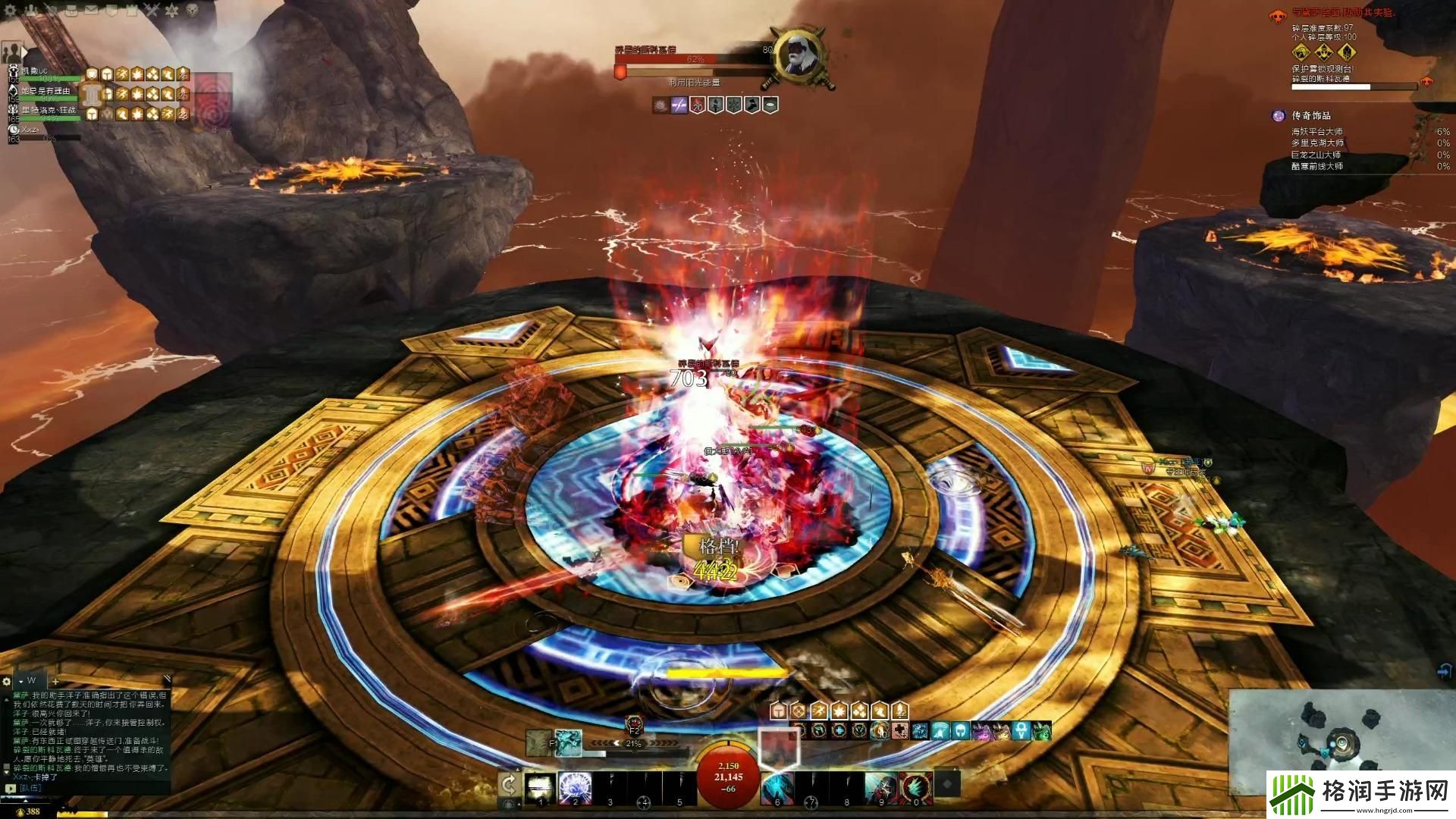Screen dimensions: 1456x819
Task: Activate weapon skill slot 2
Action: 575,788
